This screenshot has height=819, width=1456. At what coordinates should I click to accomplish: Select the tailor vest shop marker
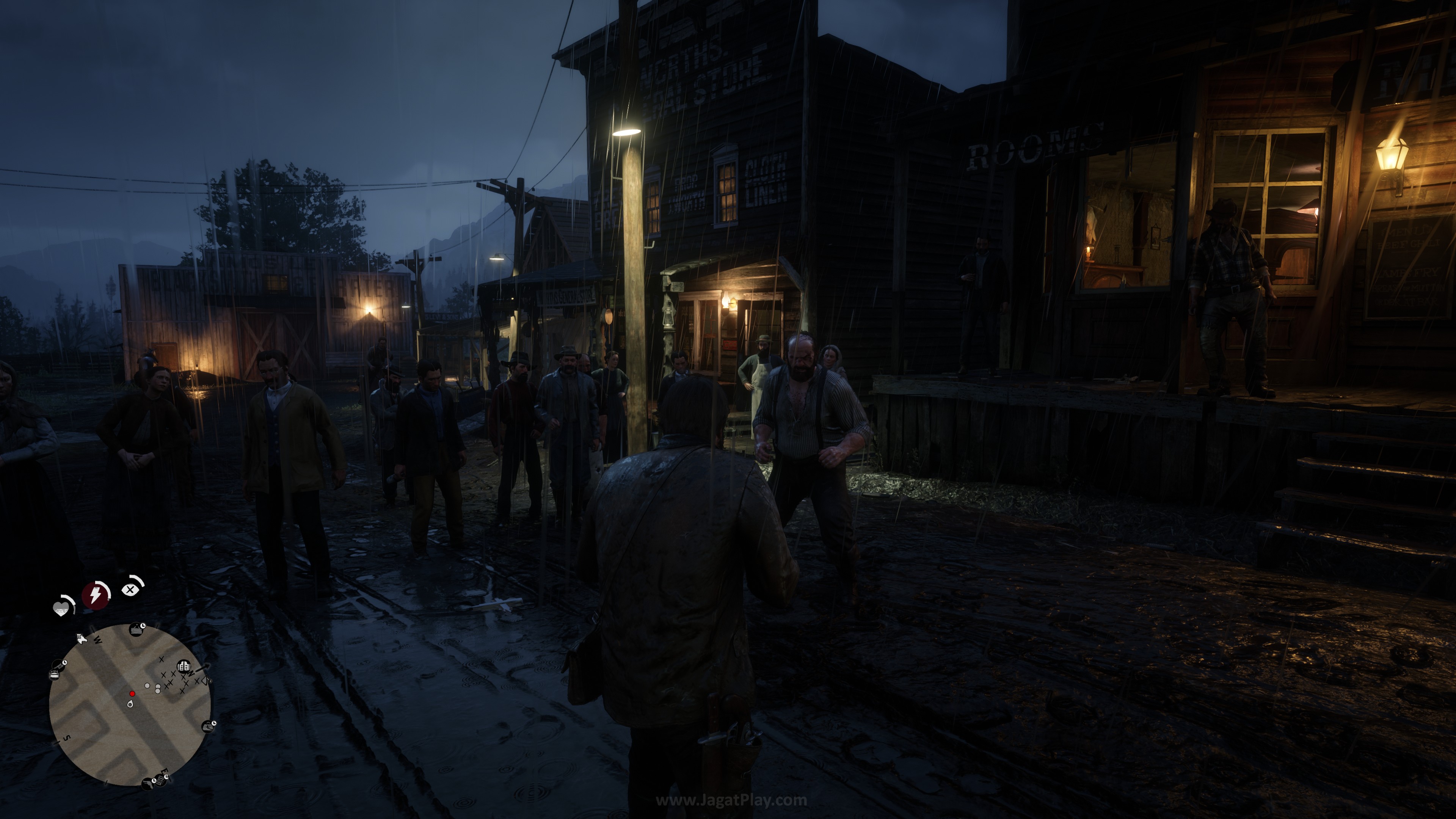[x=184, y=667]
